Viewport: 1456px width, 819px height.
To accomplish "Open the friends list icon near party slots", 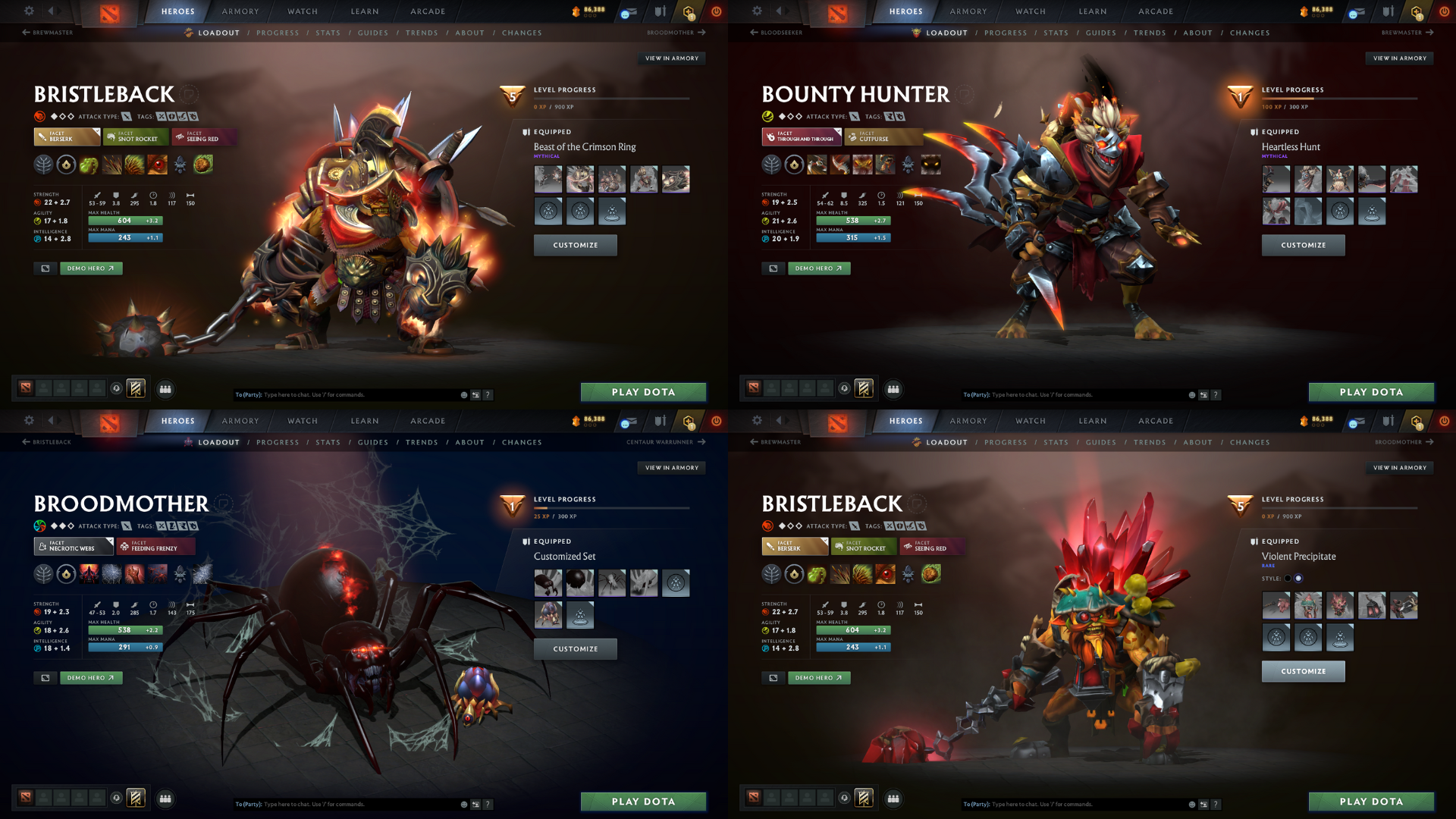I will click(165, 388).
